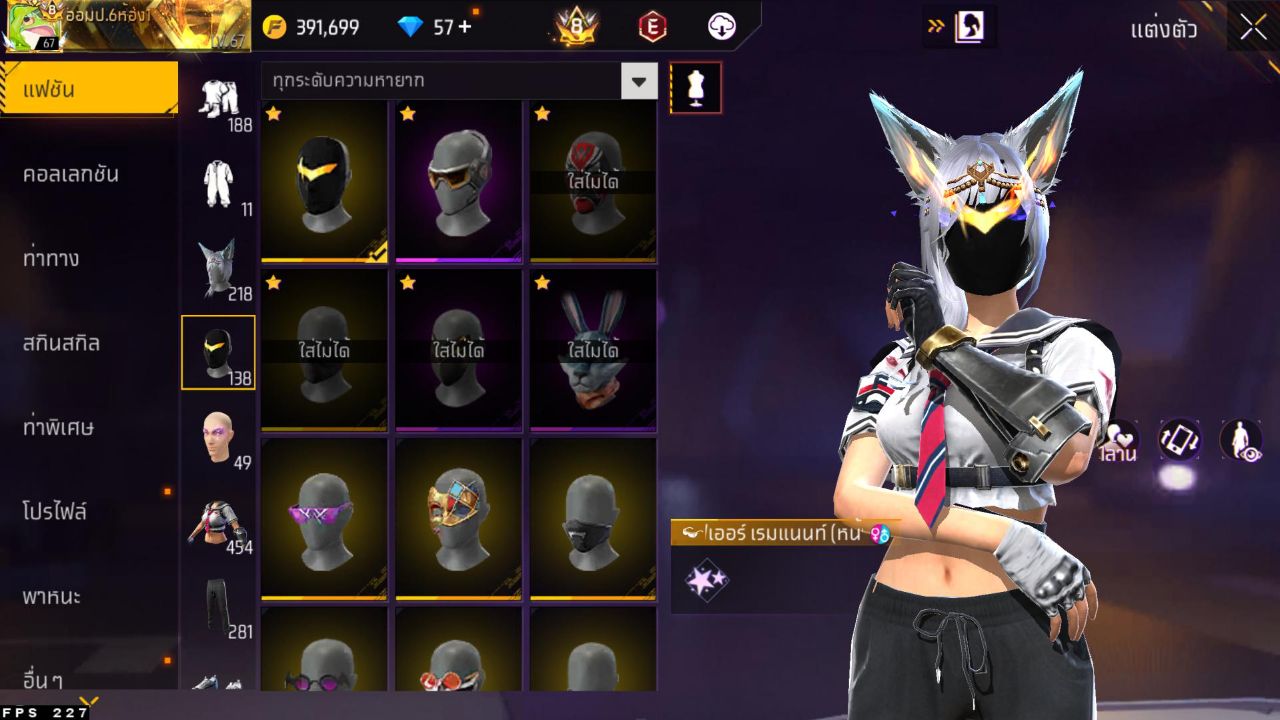Toggle the star on the goggled grey mask
The width and height of the screenshot is (1280, 720).
coord(405,115)
